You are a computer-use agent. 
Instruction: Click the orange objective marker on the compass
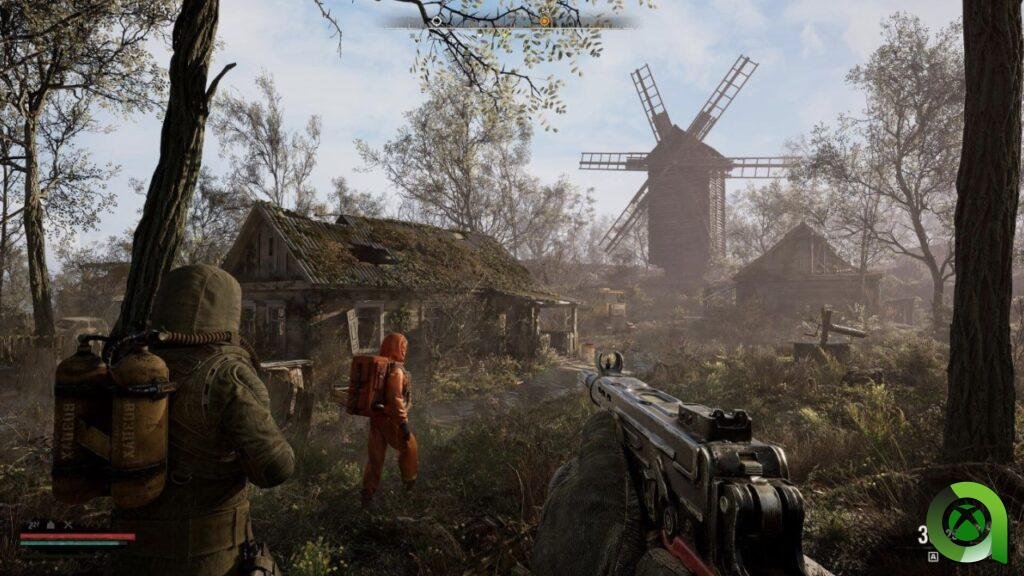[x=544, y=20]
